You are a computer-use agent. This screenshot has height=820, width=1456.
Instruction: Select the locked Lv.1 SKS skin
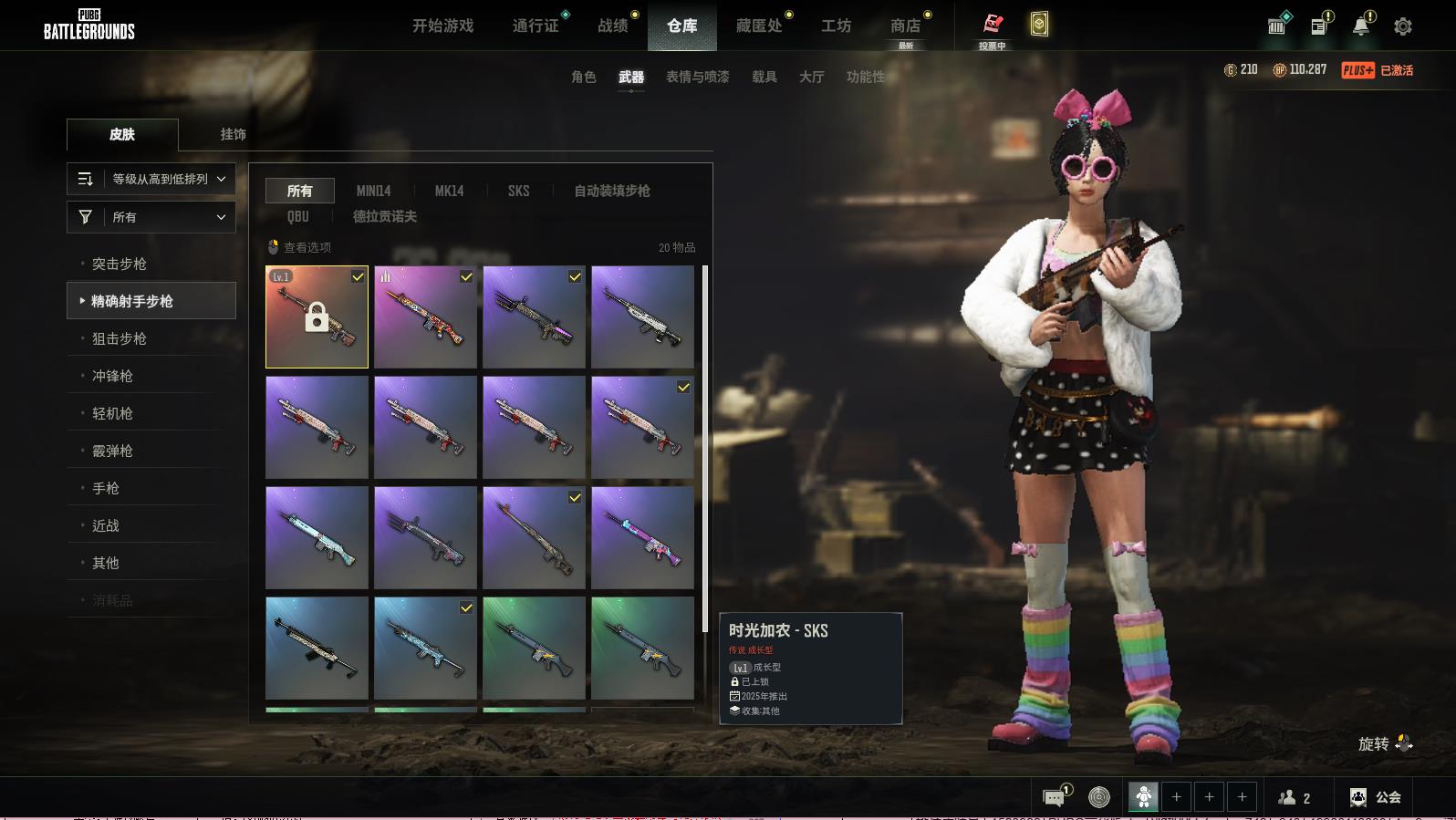[317, 317]
